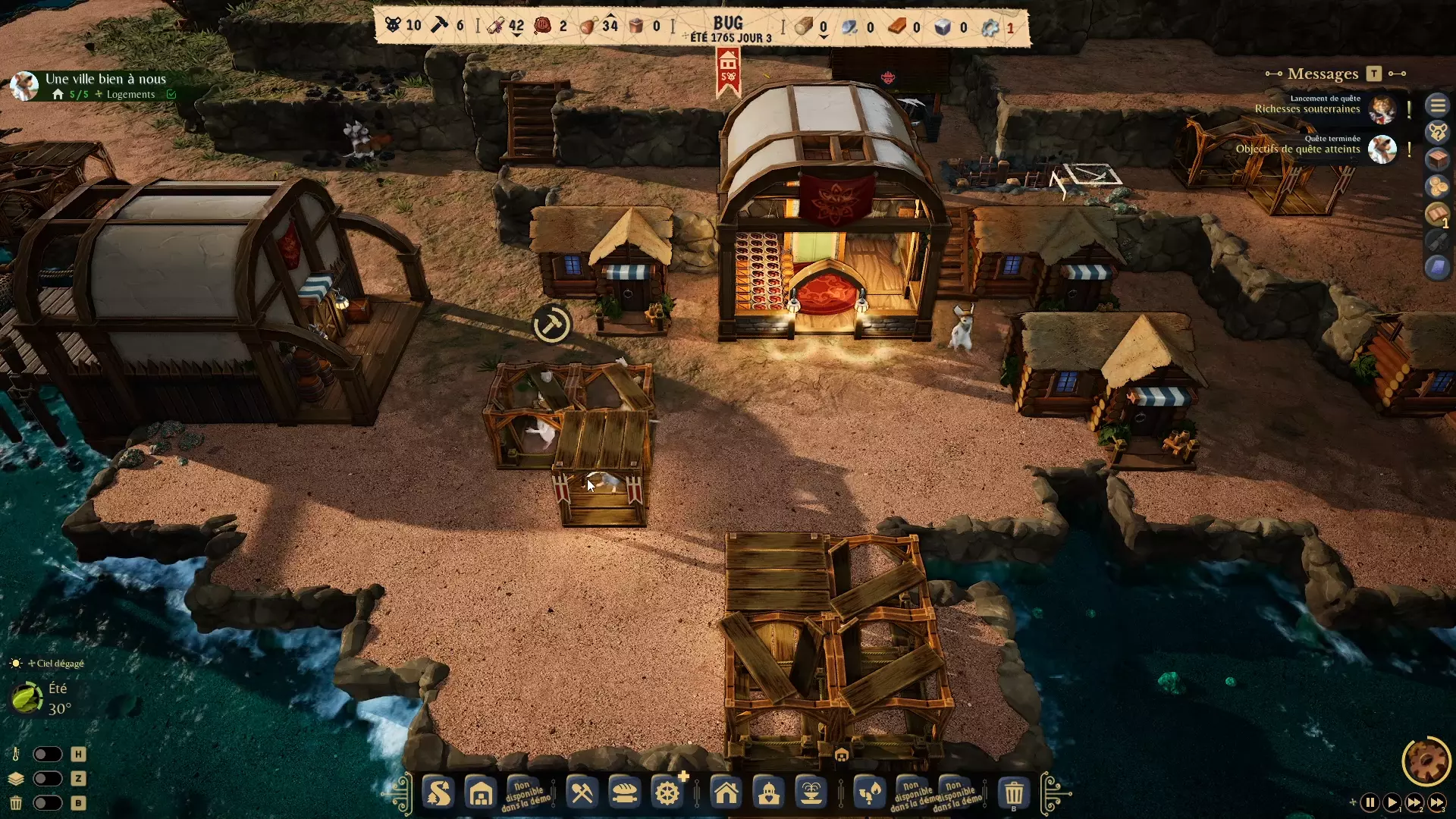
Task: Open the food production bread icon
Action: pyautogui.click(x=623, y=794)
